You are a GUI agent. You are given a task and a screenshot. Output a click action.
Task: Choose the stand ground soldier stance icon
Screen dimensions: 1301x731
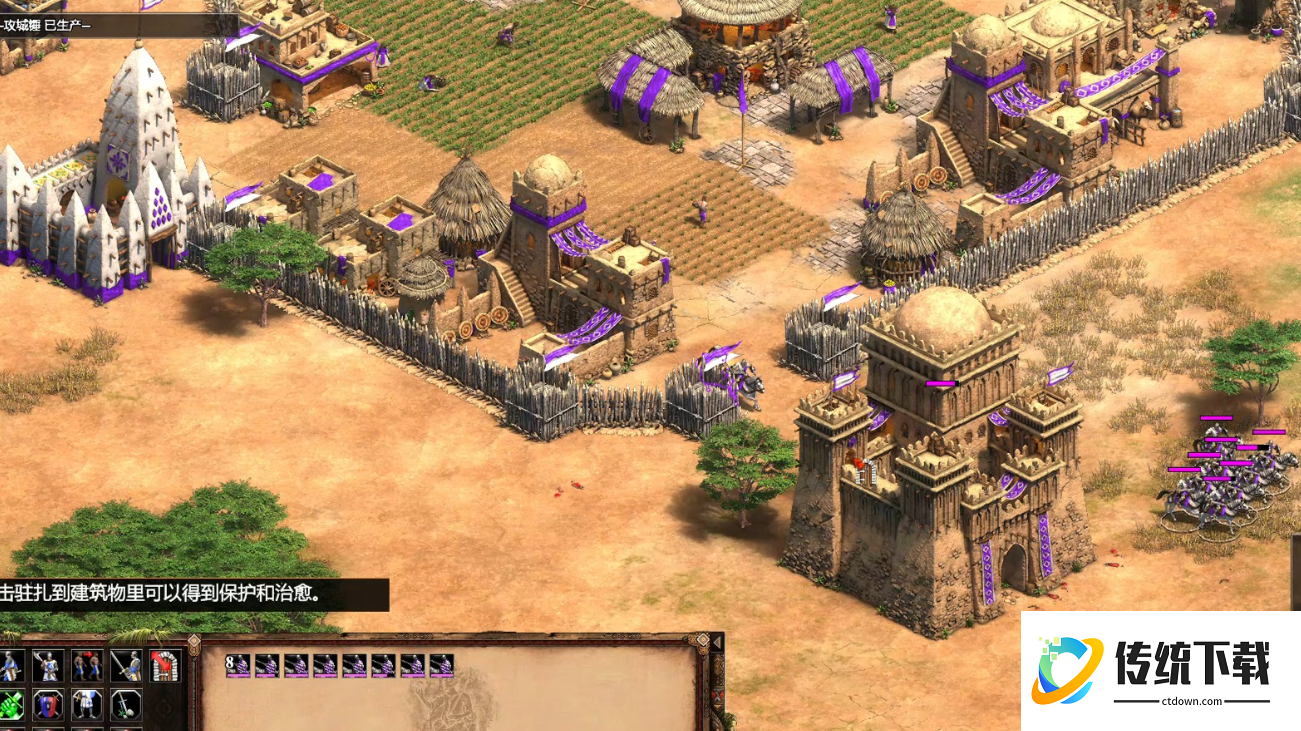pyautogui.click(x=87, y=704)
